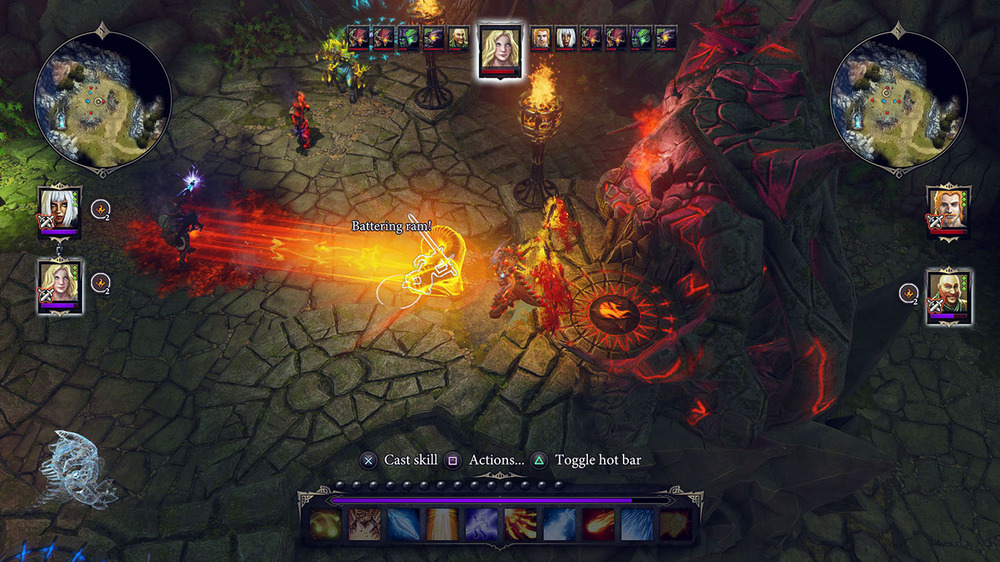The width and height of the screenshot is (1000, 562).
Task: Click the enlarged blonde woman turn-order portrait
Action: pos(499,48)
